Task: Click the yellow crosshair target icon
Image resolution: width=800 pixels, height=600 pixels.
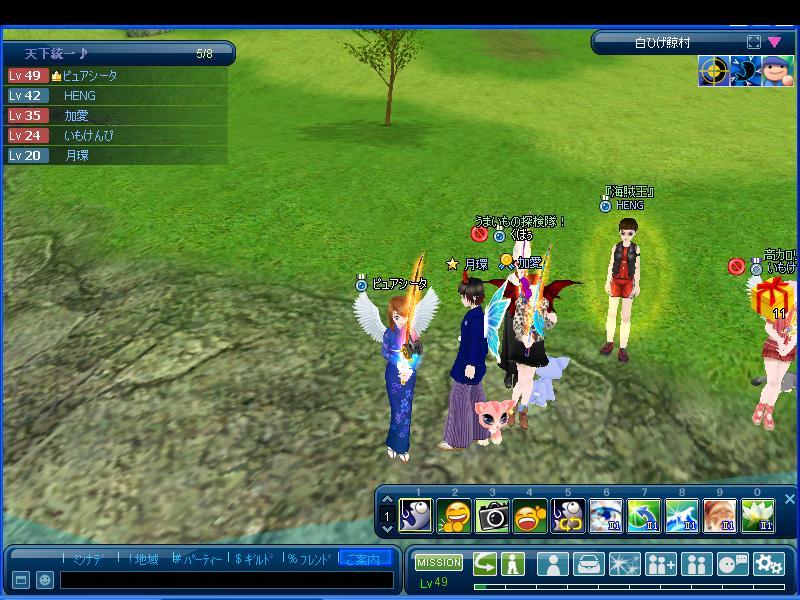Action: coord(713,72)
